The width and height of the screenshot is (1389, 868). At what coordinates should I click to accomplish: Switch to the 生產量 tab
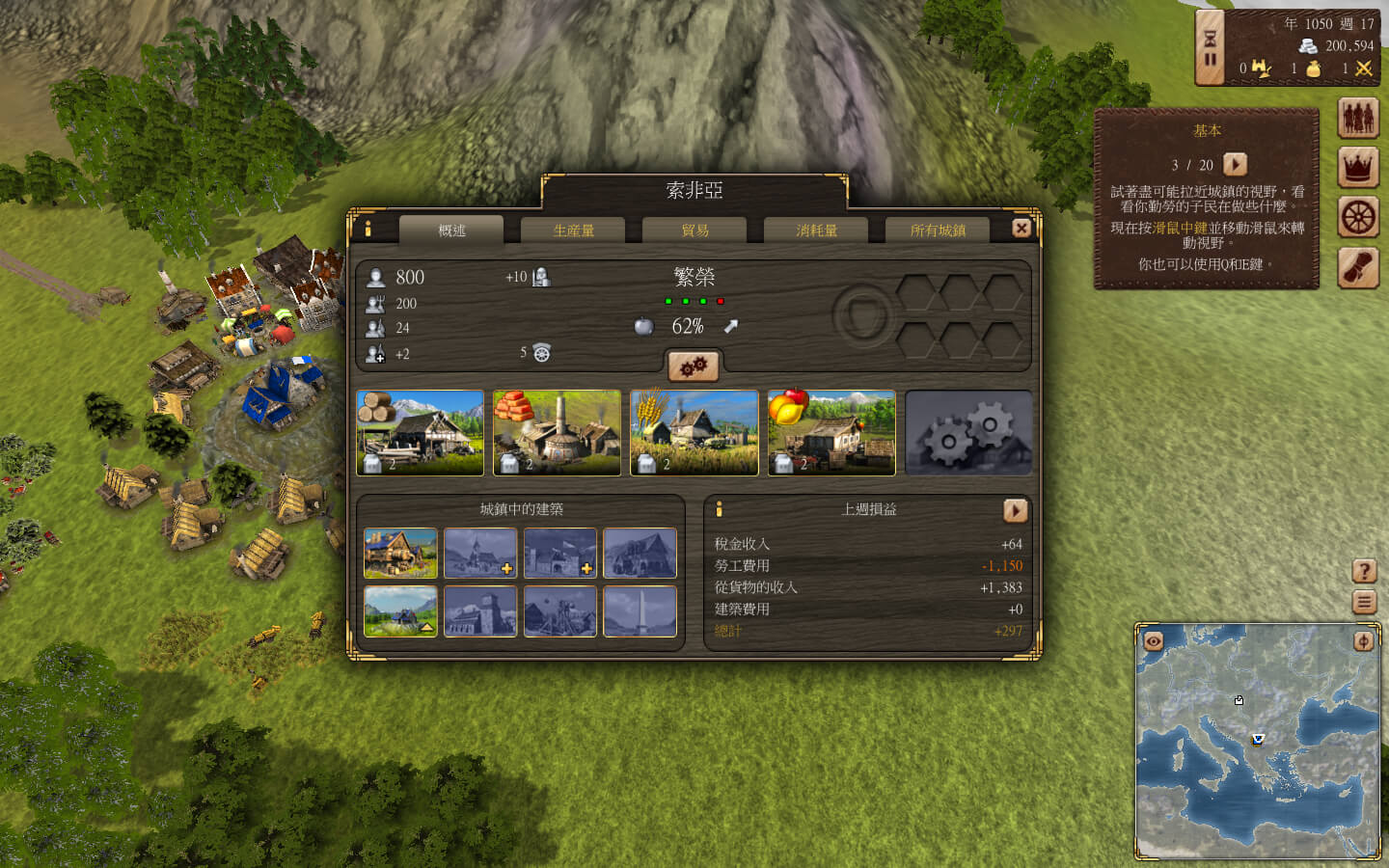[573, 231]
